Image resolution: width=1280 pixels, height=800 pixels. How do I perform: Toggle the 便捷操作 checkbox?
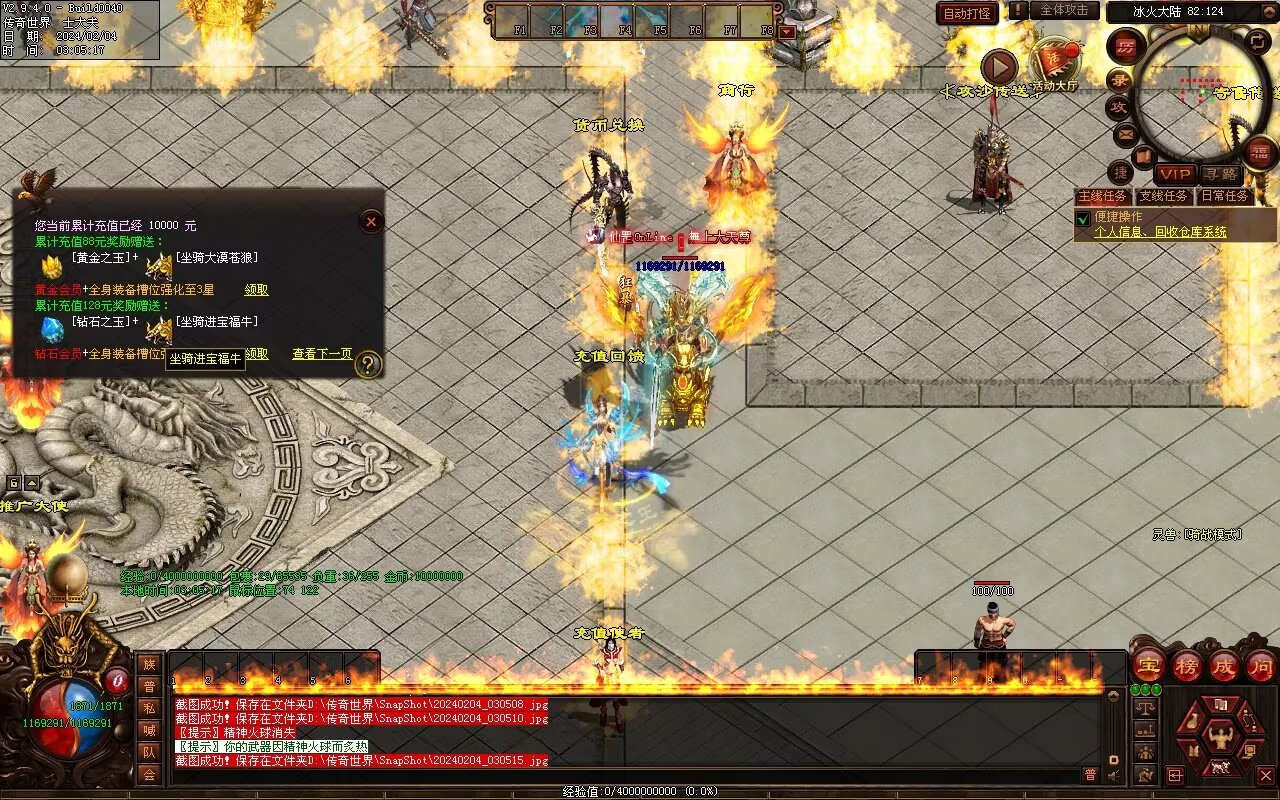(x=1083, y=218)
